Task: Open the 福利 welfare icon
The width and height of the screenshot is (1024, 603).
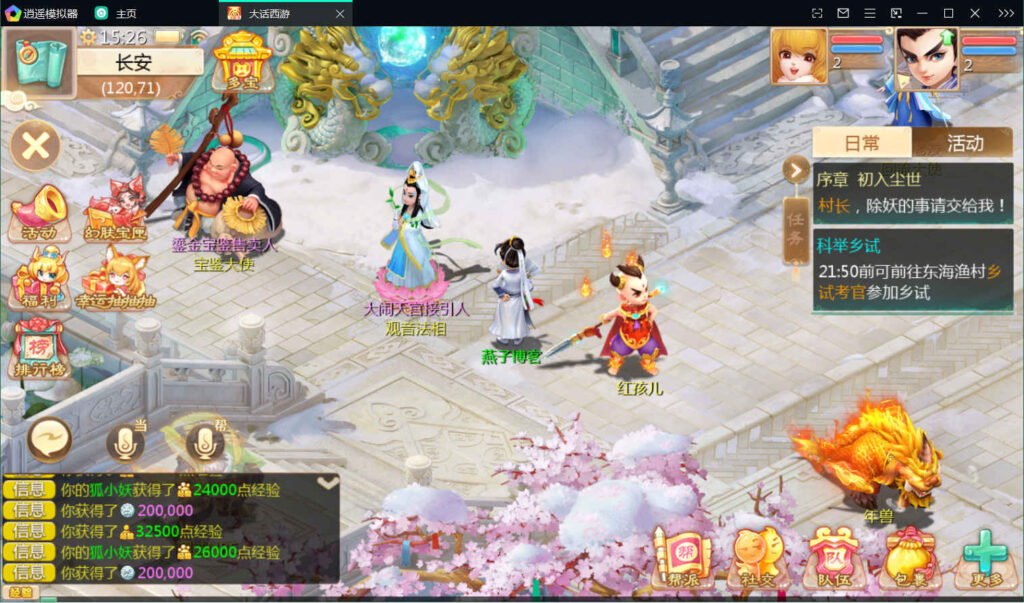Action: tap(39, 279)
